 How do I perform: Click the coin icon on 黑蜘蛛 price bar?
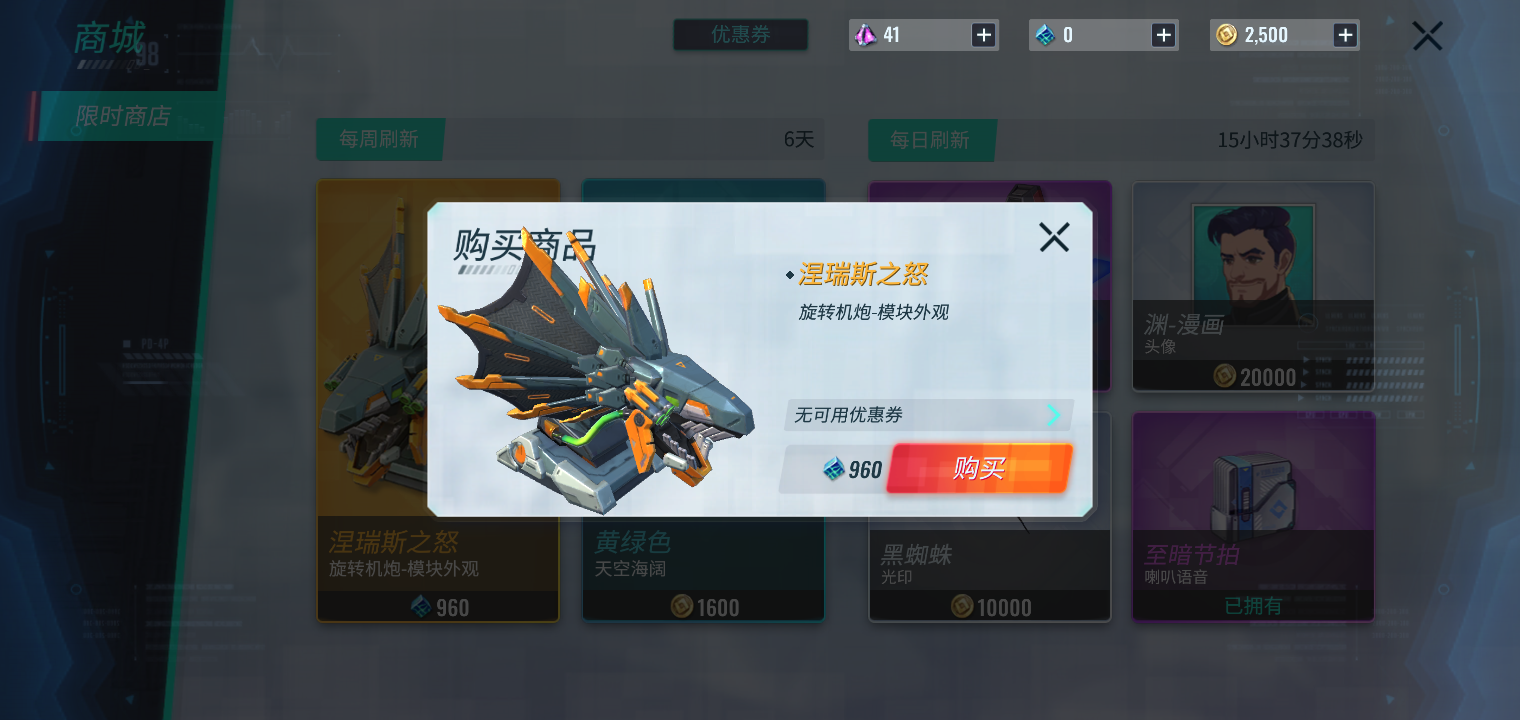[x=962, y=607]
